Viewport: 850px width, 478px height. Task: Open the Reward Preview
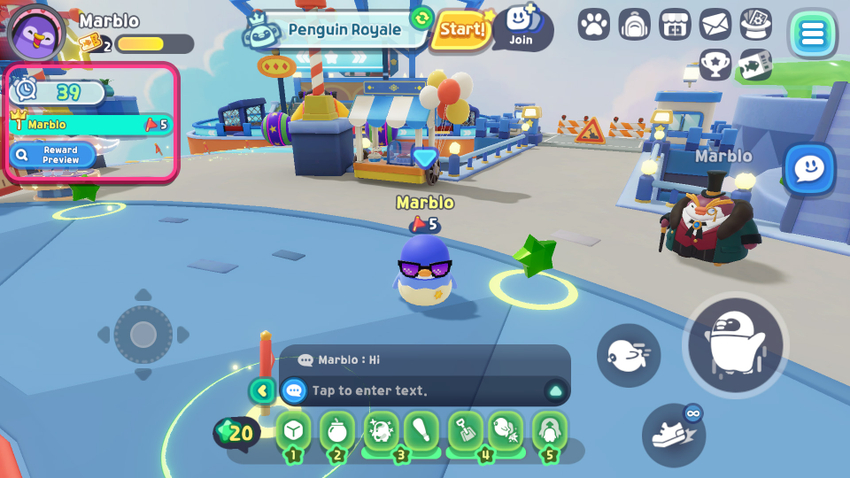(53, 155)
